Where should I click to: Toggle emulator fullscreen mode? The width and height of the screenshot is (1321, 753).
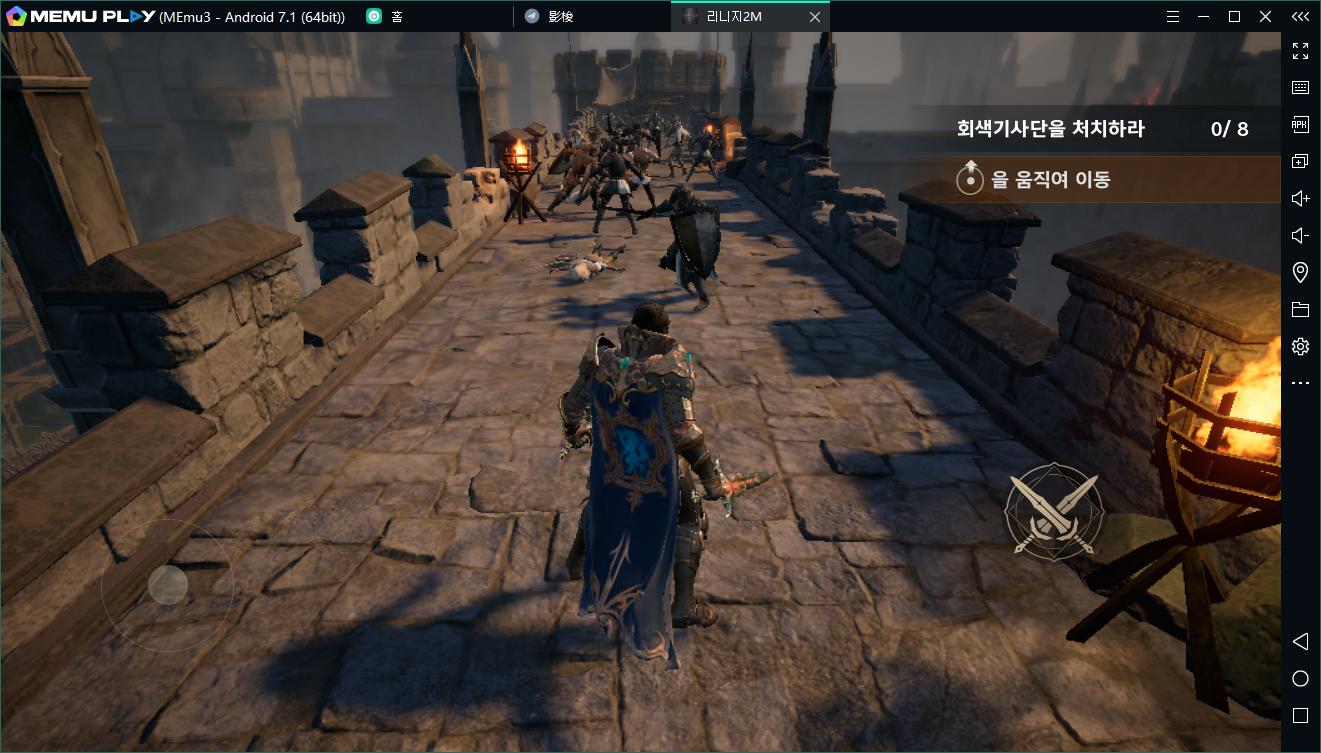tap(1300, 51)
